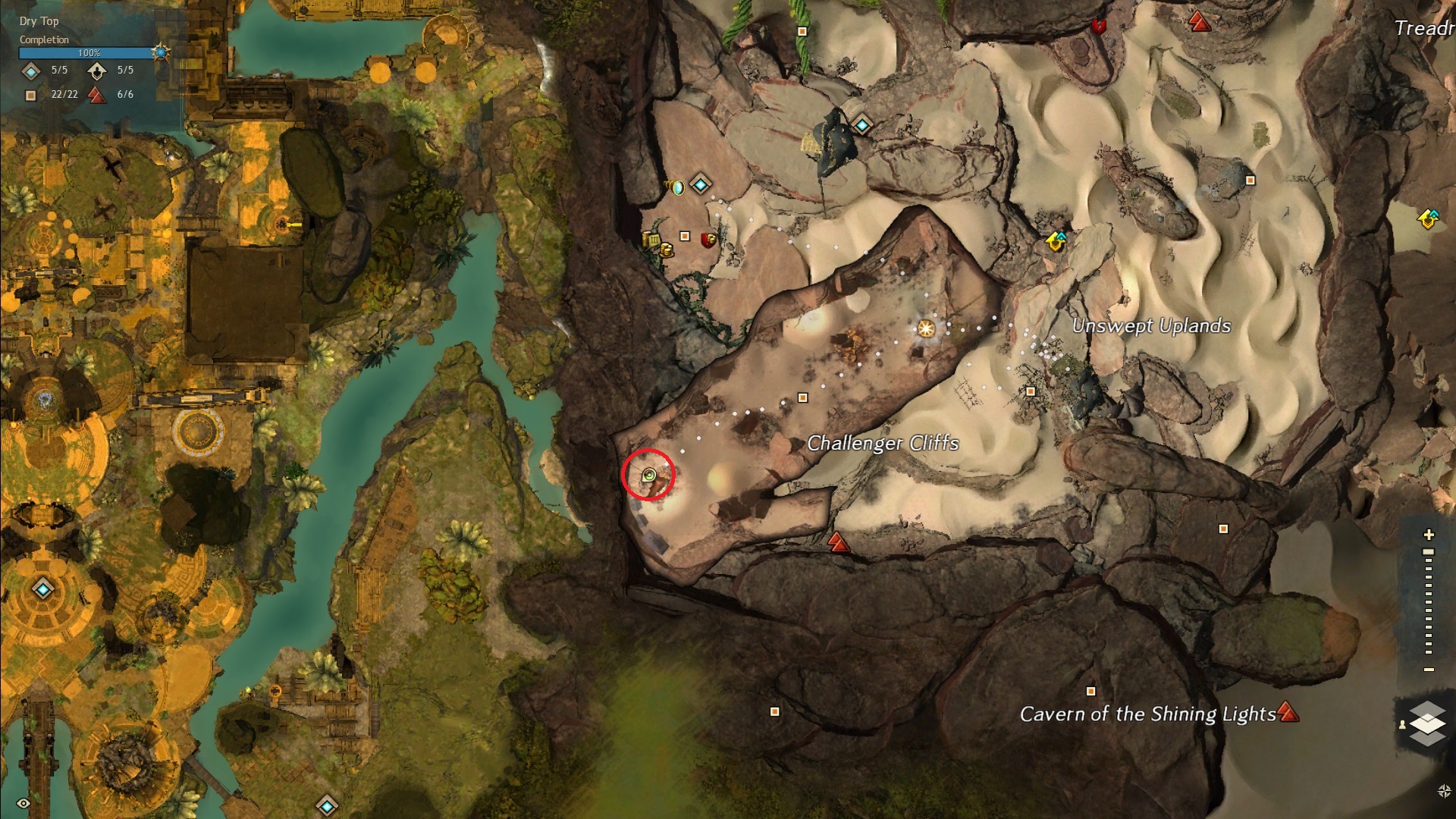Select the waypoint beside the telescope marker
This screenshot has height=819, width=1456.
coord(701,184)
